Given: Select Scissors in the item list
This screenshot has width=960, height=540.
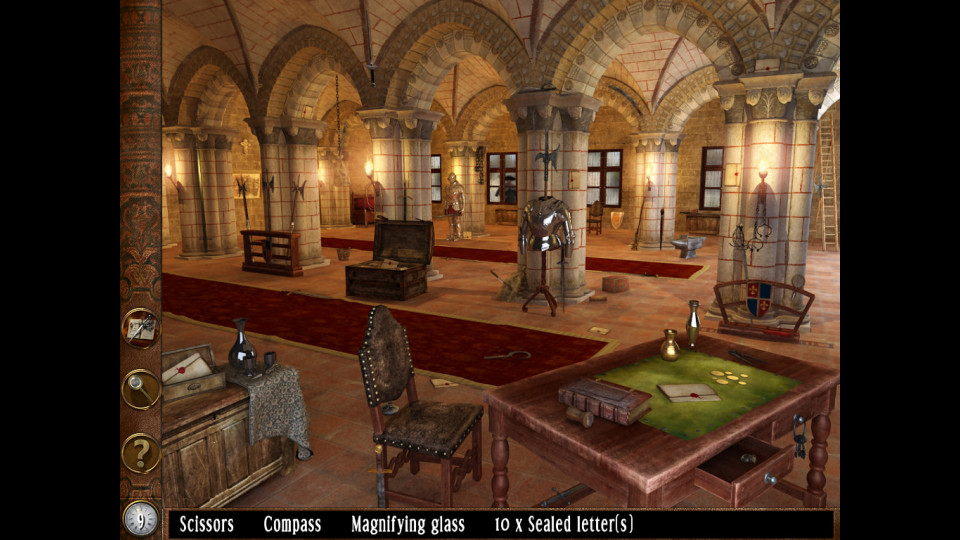Looking at the screenshot, I should coord(206,524).
